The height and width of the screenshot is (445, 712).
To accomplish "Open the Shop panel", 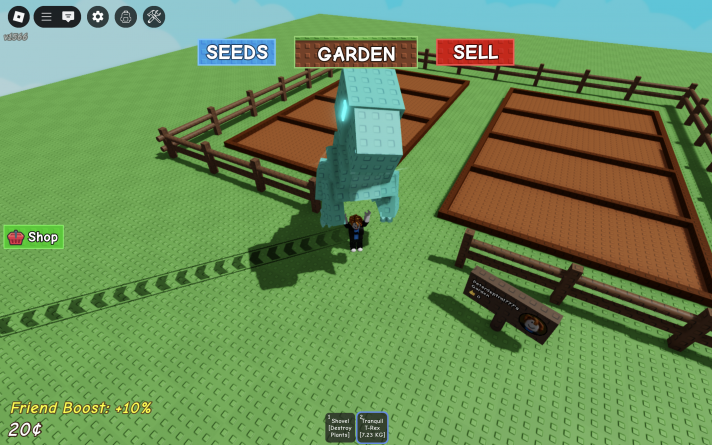I will click(34, 237).
